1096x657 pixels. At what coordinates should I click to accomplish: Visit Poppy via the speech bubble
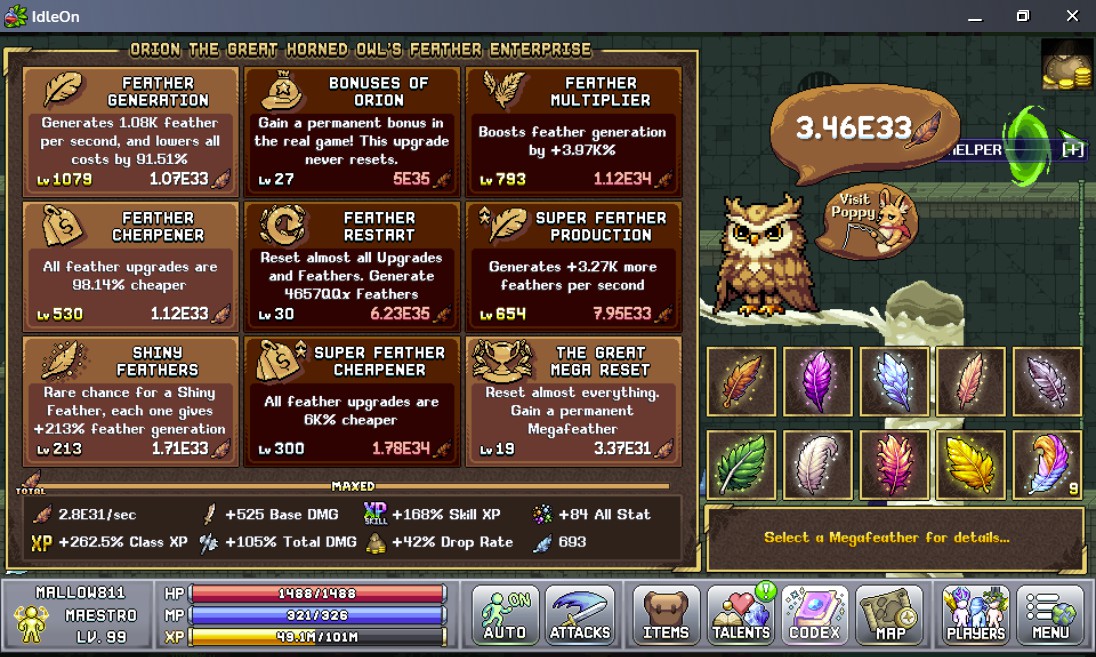click(865, 220)
